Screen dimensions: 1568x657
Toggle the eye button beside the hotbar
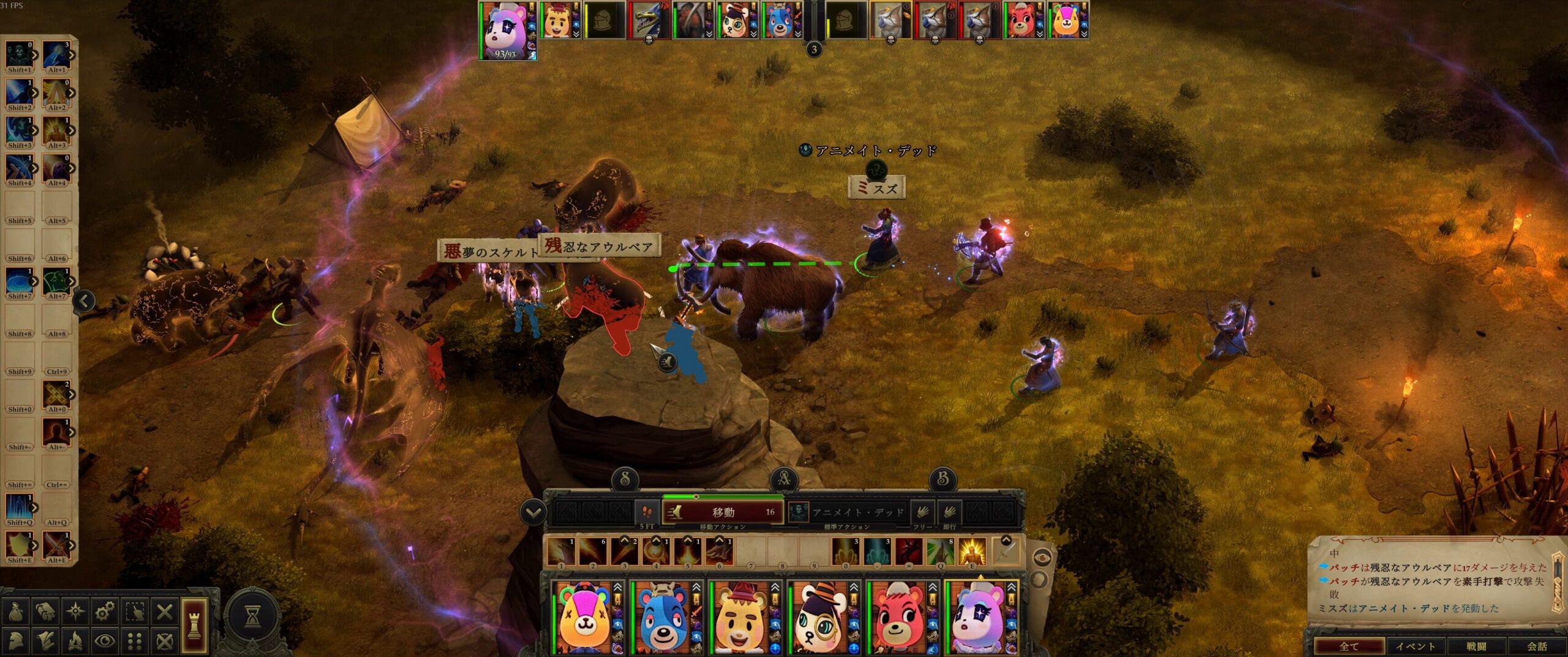point(1042,558)
